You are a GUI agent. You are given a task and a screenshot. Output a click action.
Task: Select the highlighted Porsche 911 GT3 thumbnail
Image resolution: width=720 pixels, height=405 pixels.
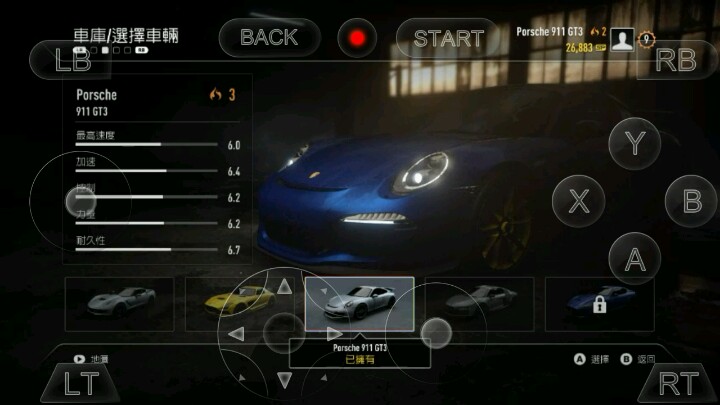click(x=359, y=304)
